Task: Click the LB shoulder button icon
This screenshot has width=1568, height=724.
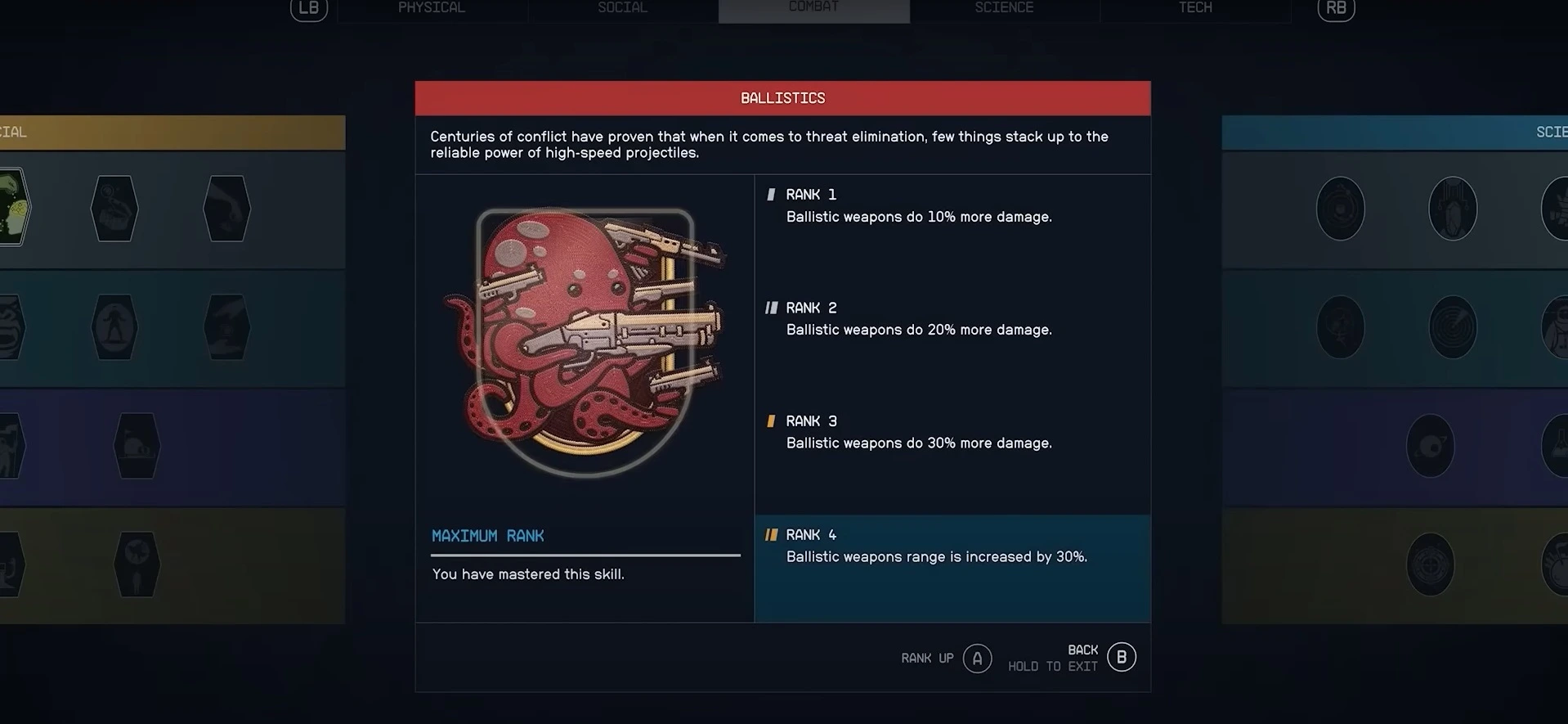Action: click(307, 9)
